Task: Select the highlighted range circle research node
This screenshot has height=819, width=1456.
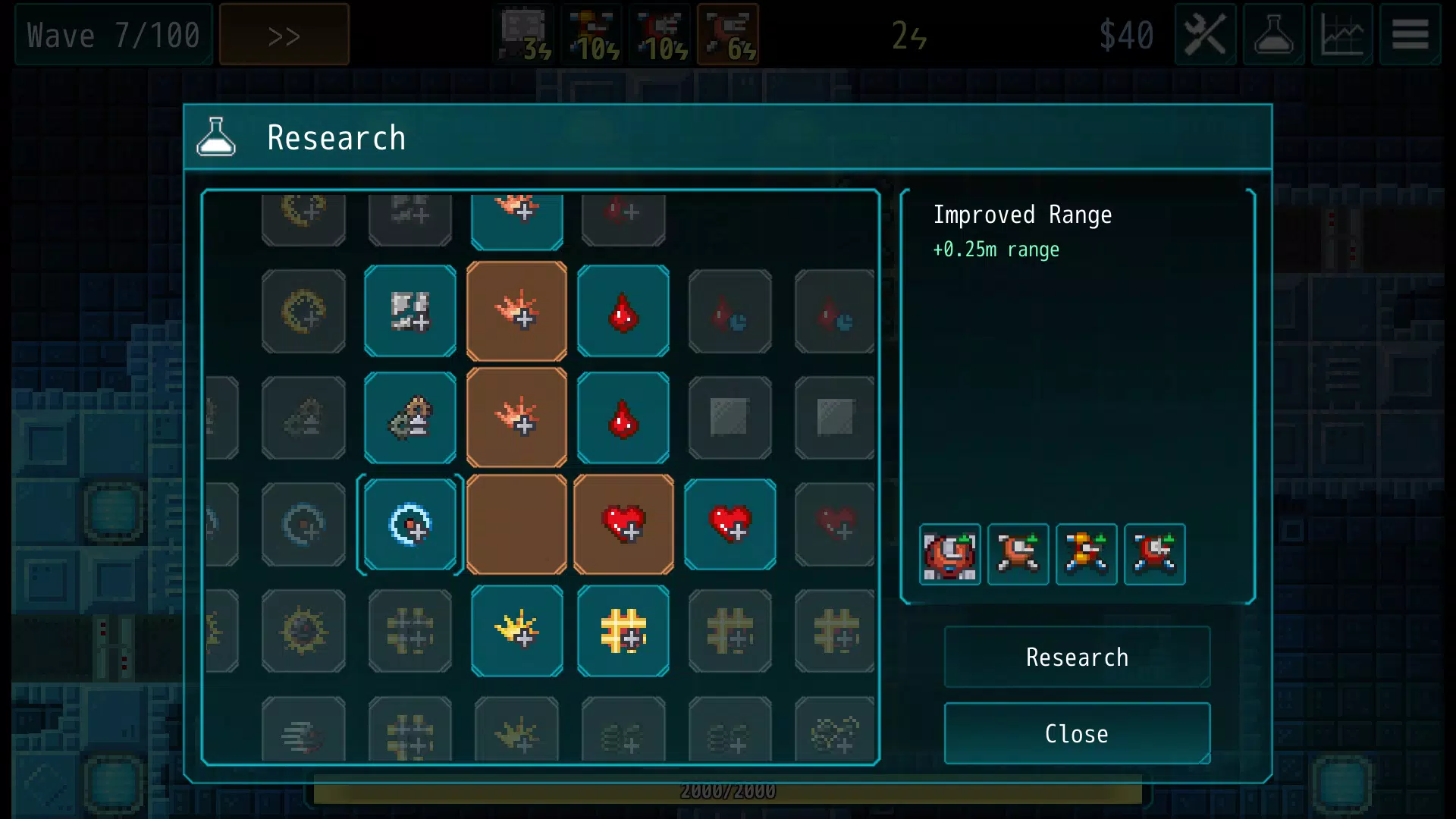Action: click(x=410, y=524)
